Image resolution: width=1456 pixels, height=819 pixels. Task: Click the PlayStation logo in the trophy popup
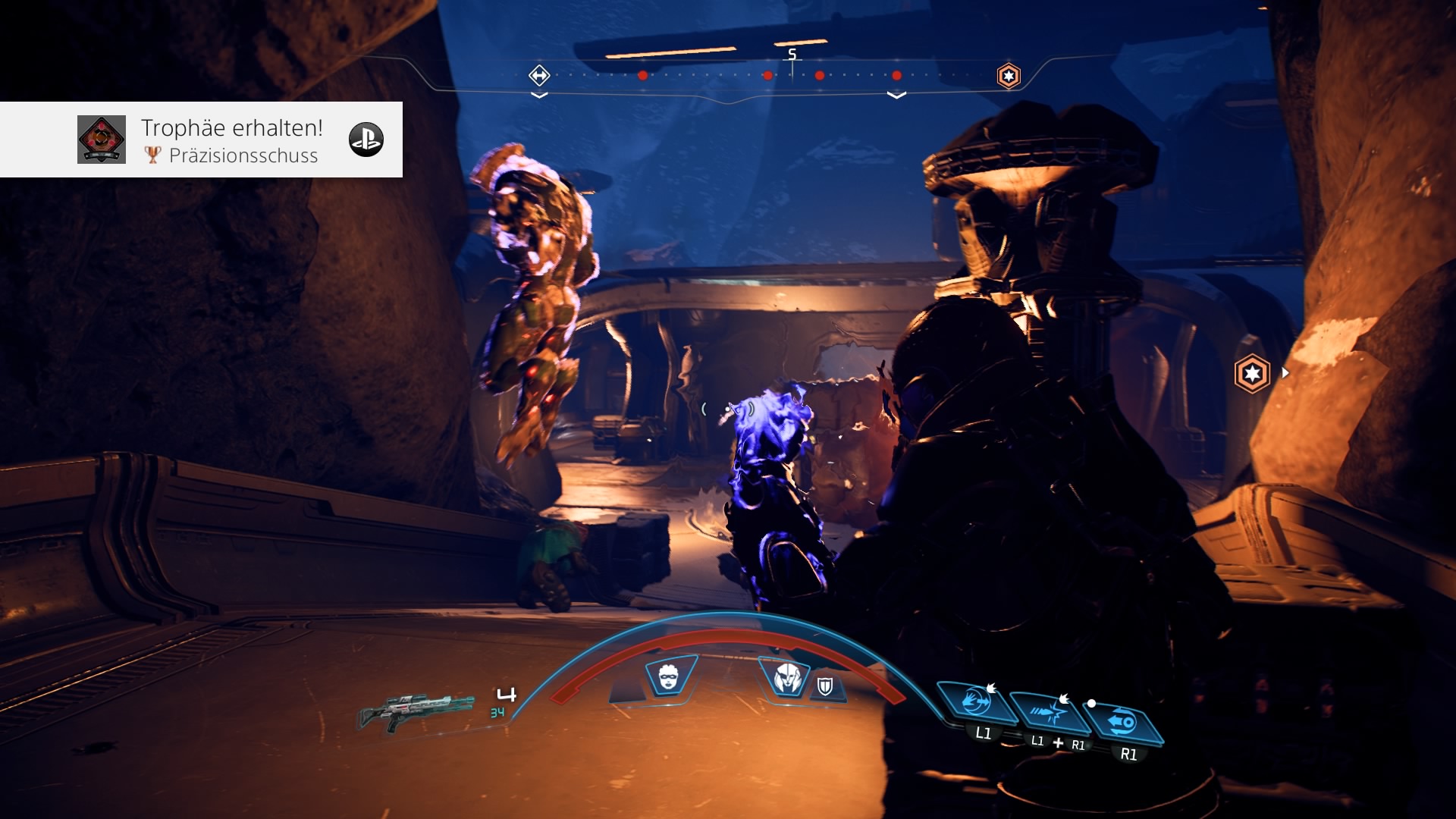click(366, 140)
